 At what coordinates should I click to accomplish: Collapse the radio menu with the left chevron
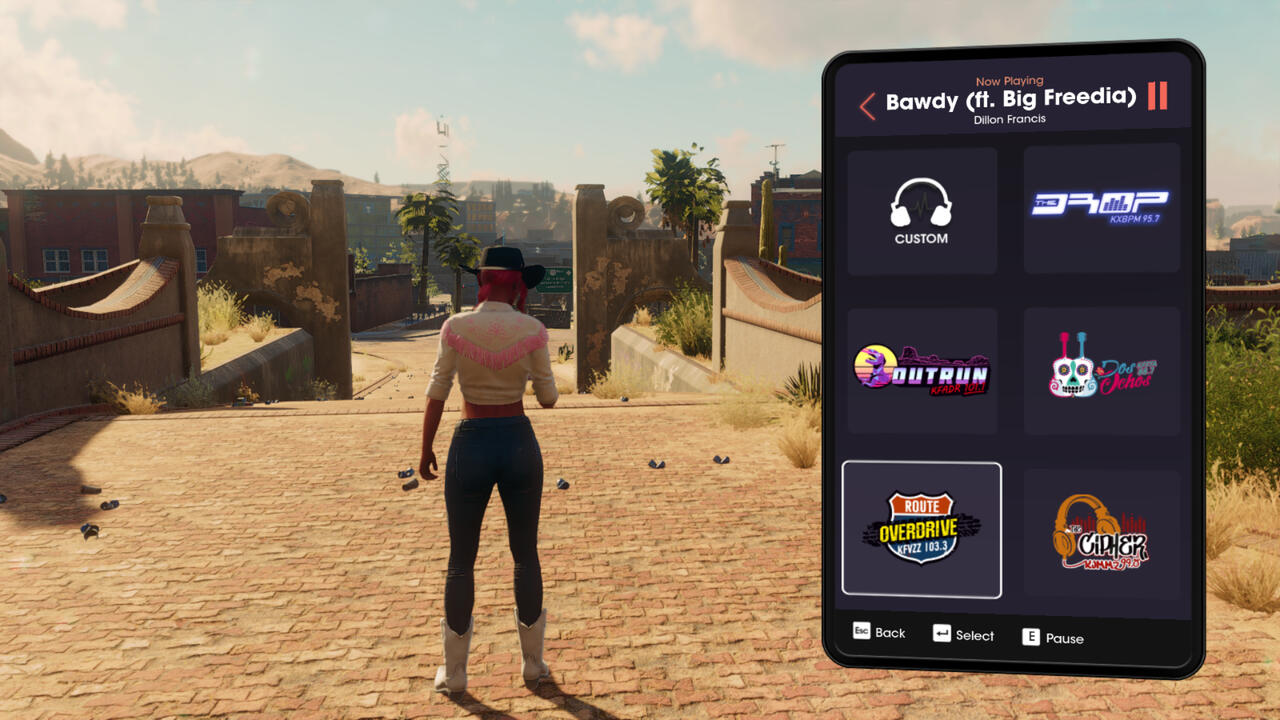pyautogui.click(x=867, y=106)
